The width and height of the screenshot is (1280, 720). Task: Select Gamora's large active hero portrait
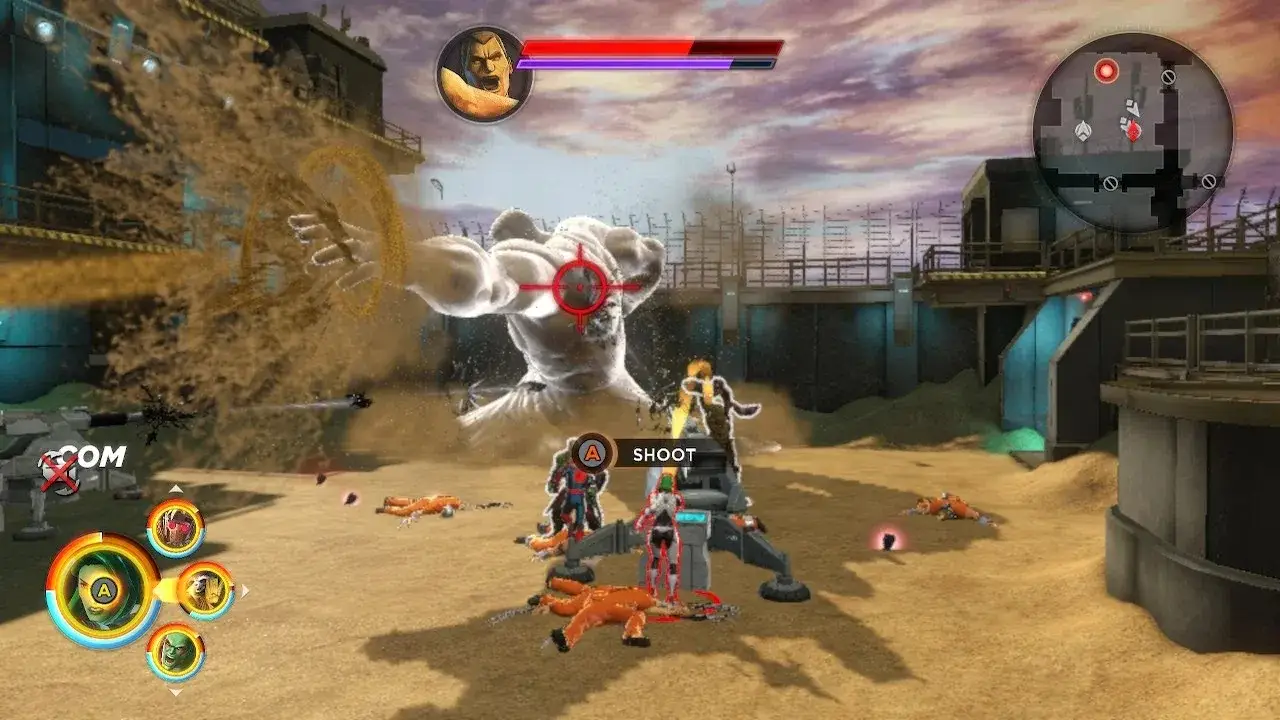click(x=102, y=591)
